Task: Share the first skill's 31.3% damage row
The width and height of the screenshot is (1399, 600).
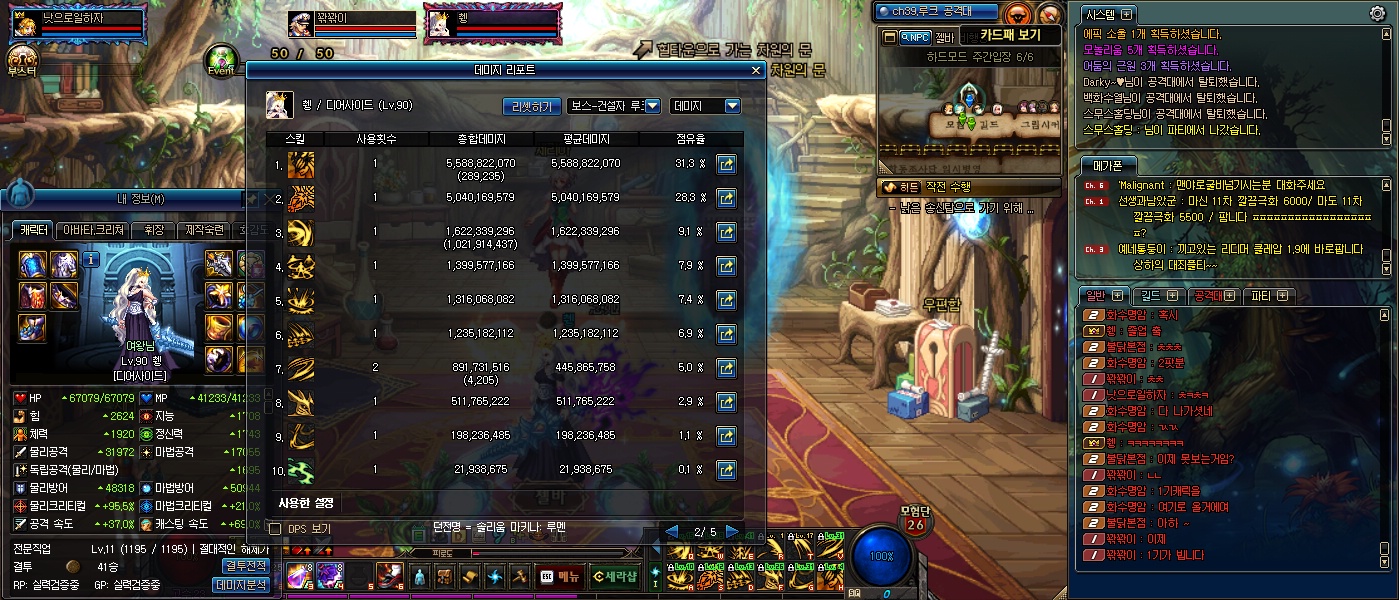Action: coord(727,164)
